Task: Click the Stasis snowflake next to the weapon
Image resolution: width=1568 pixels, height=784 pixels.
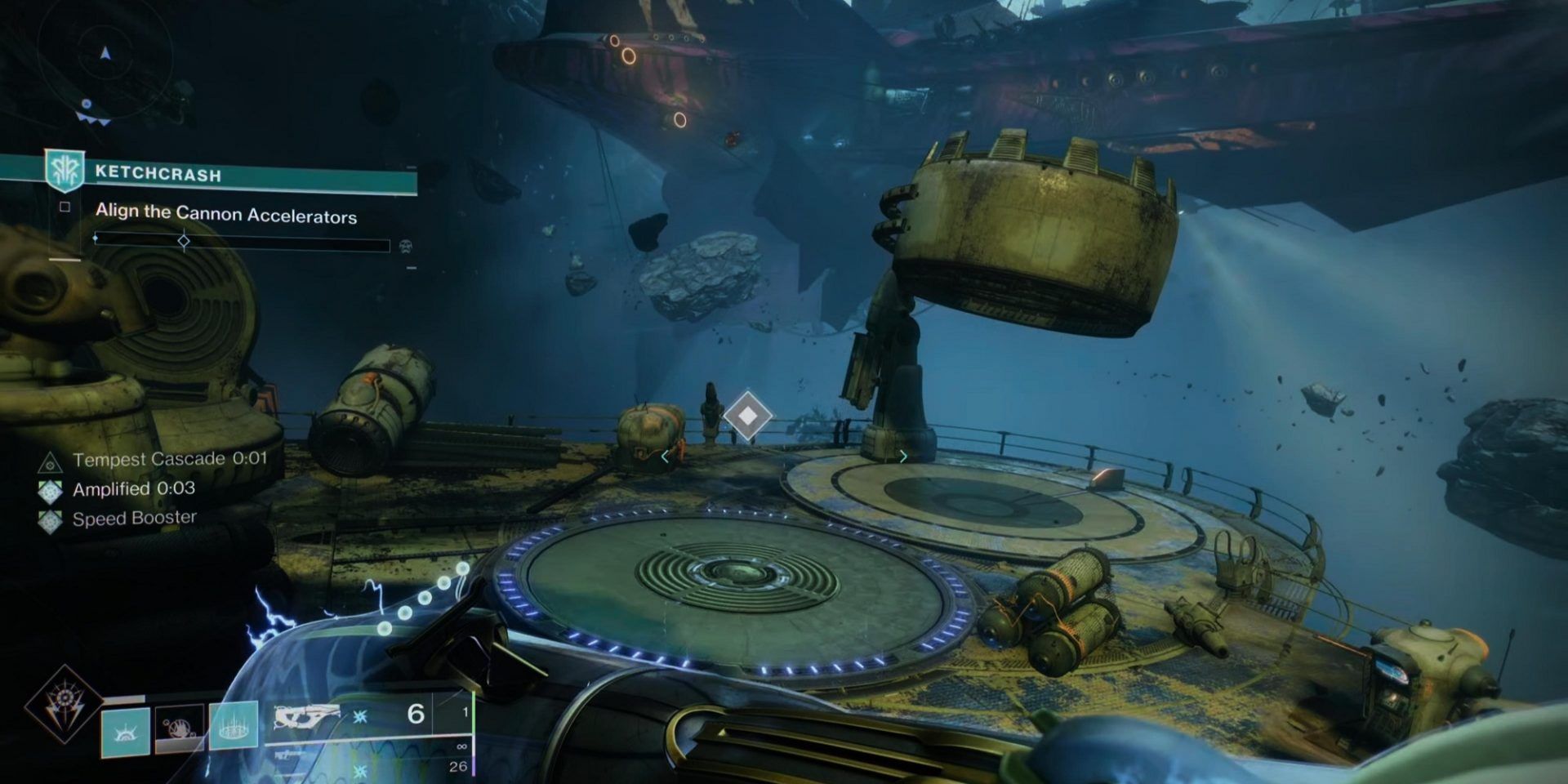Action: point(359,717)
